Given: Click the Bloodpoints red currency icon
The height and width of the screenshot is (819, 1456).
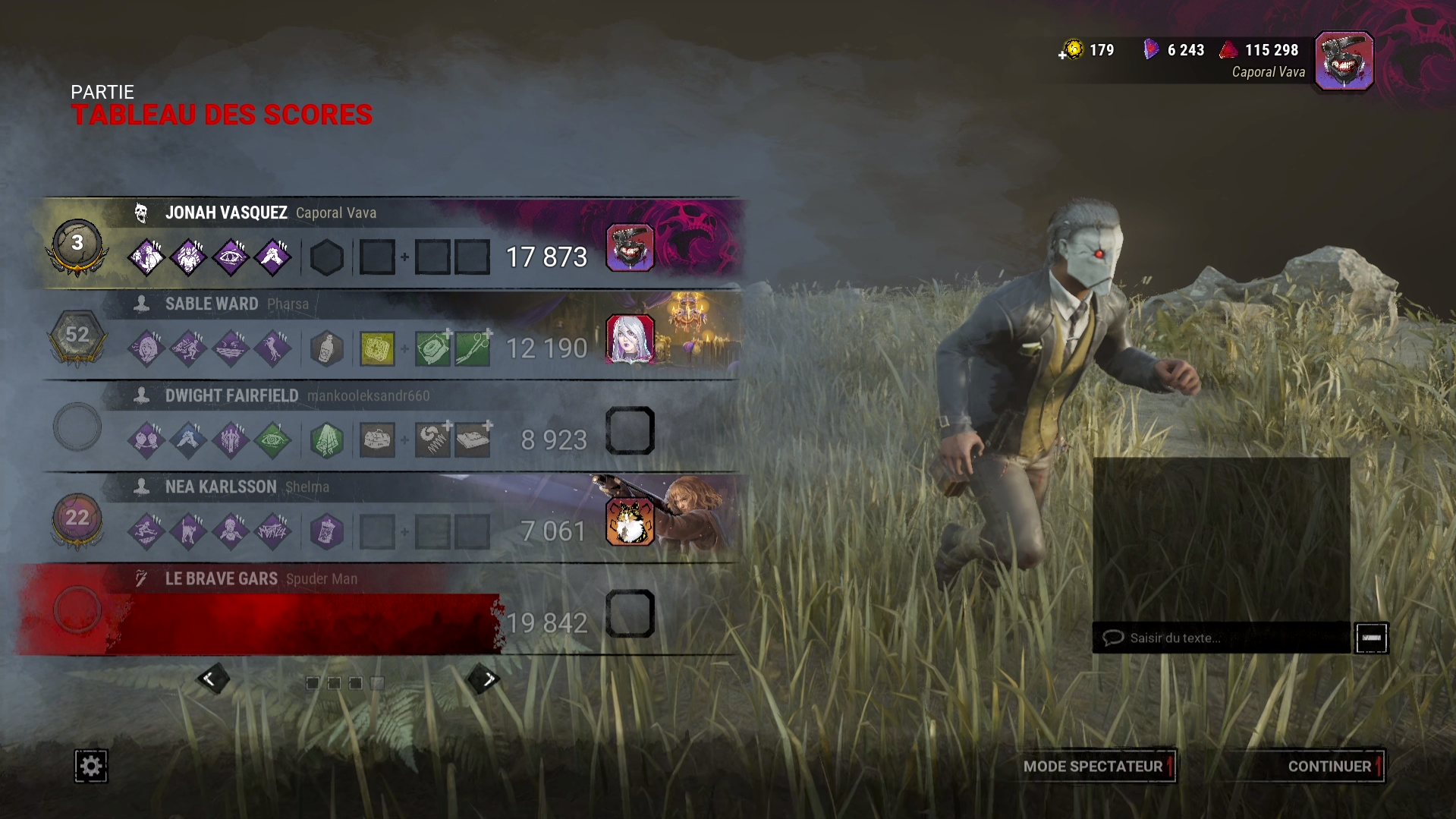Looking at the screenshot, I should click(1228, 50).
